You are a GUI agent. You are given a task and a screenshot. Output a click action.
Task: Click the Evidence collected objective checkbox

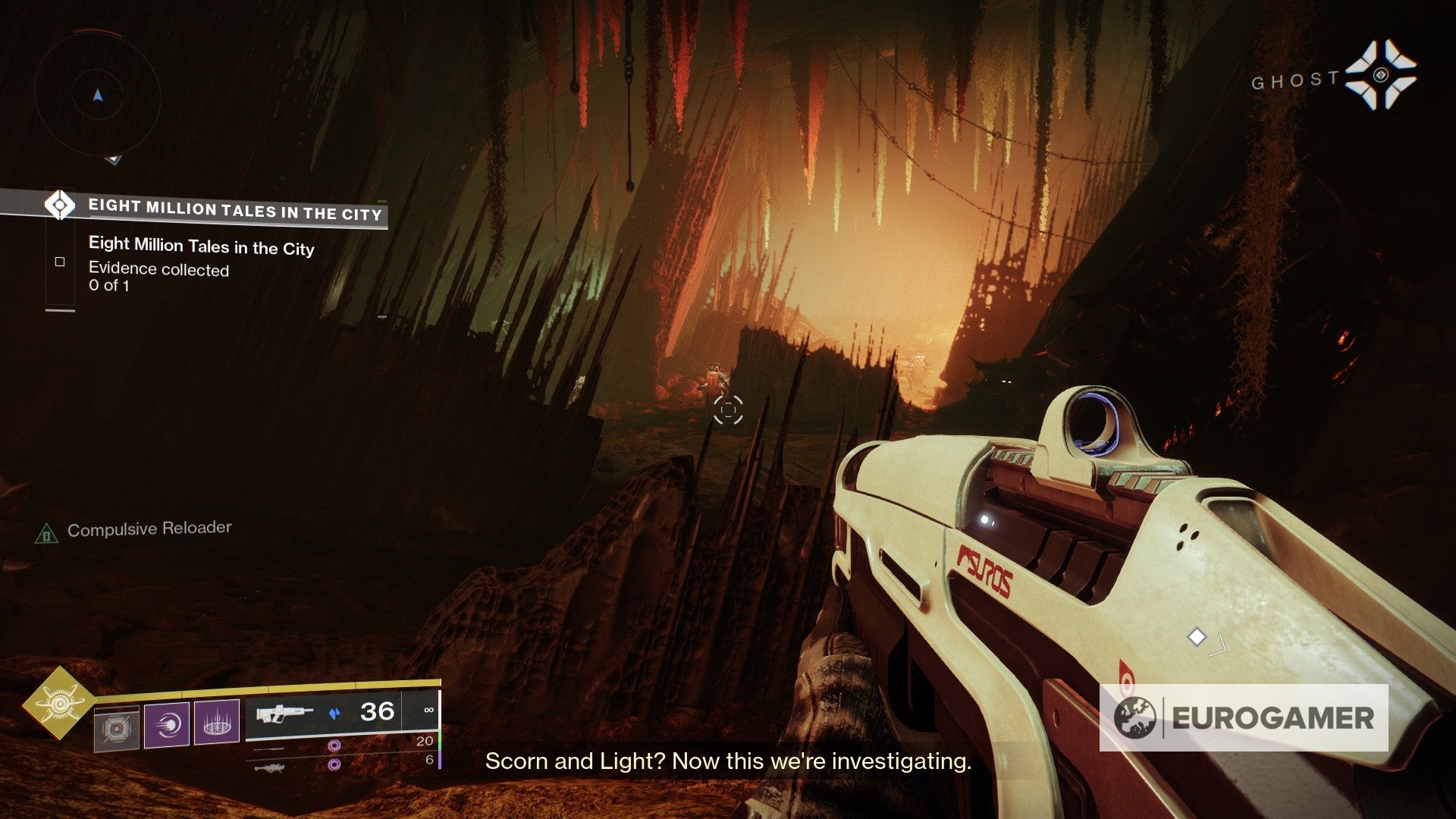60,262
